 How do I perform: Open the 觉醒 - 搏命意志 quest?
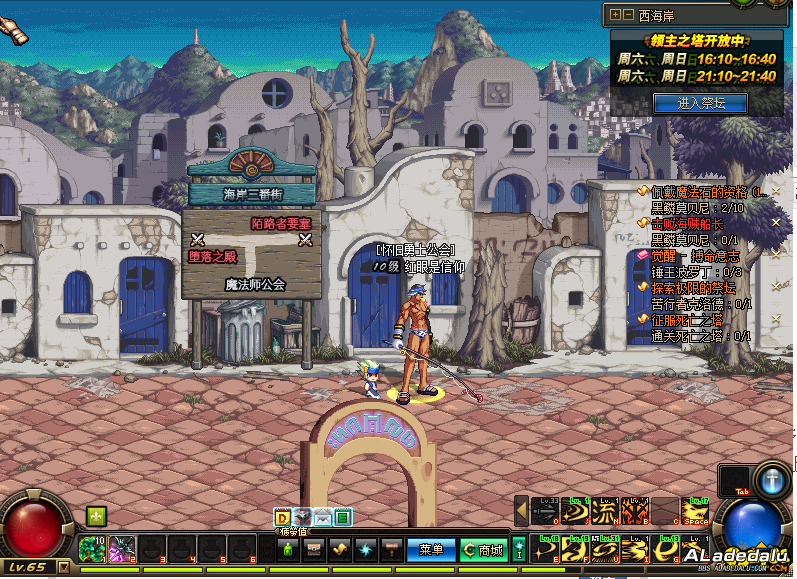click(695, 256)
